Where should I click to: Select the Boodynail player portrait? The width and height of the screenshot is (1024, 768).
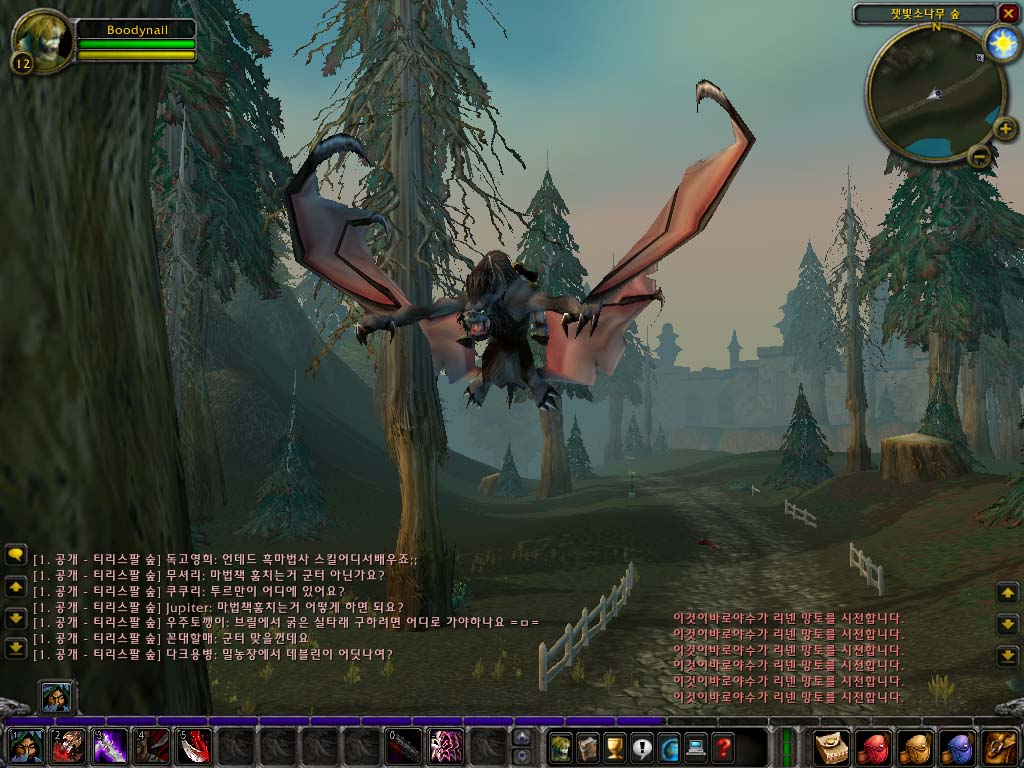(x=40, y=40)
